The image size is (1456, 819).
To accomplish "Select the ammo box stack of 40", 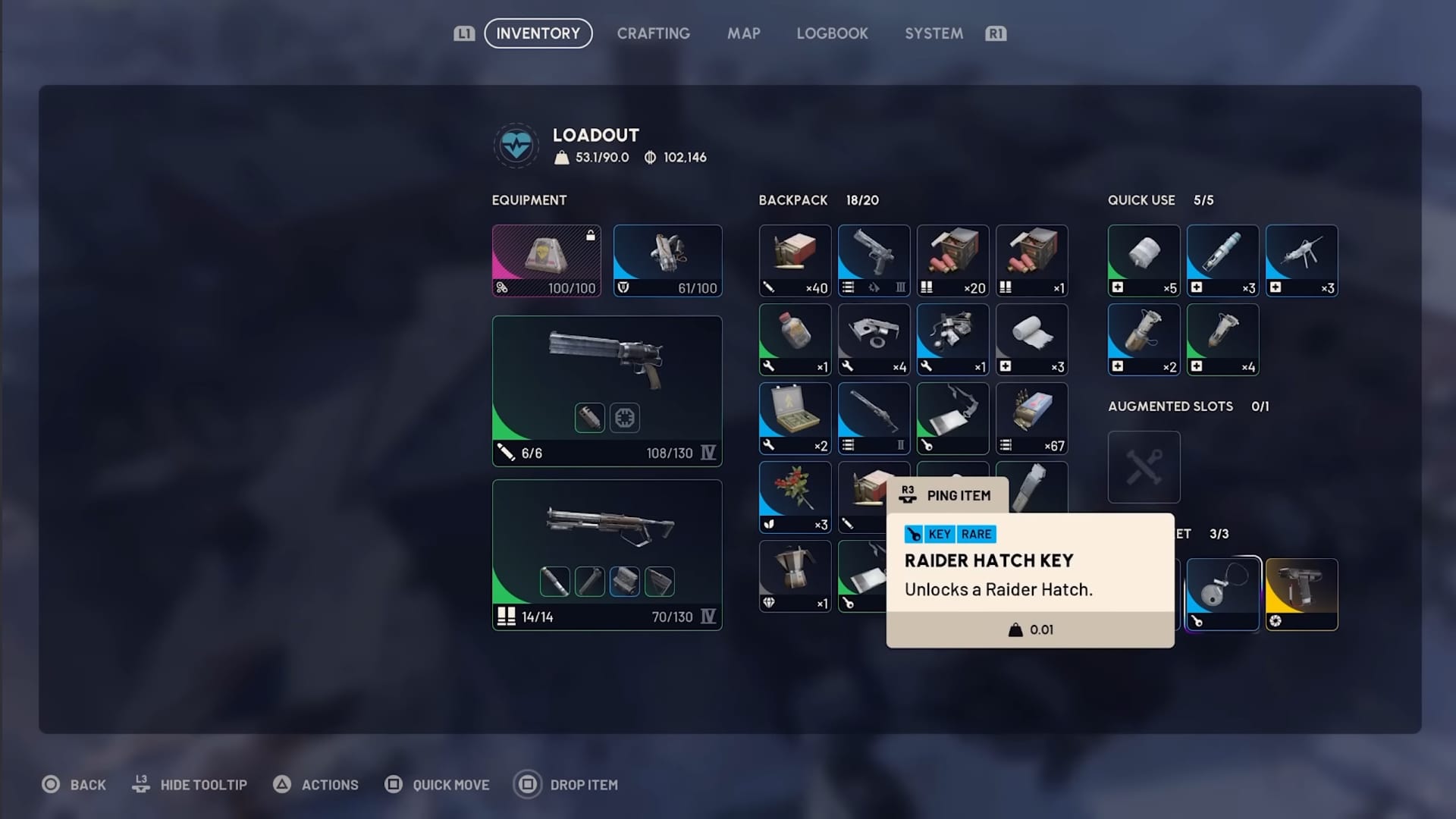I will coord(795,260).
